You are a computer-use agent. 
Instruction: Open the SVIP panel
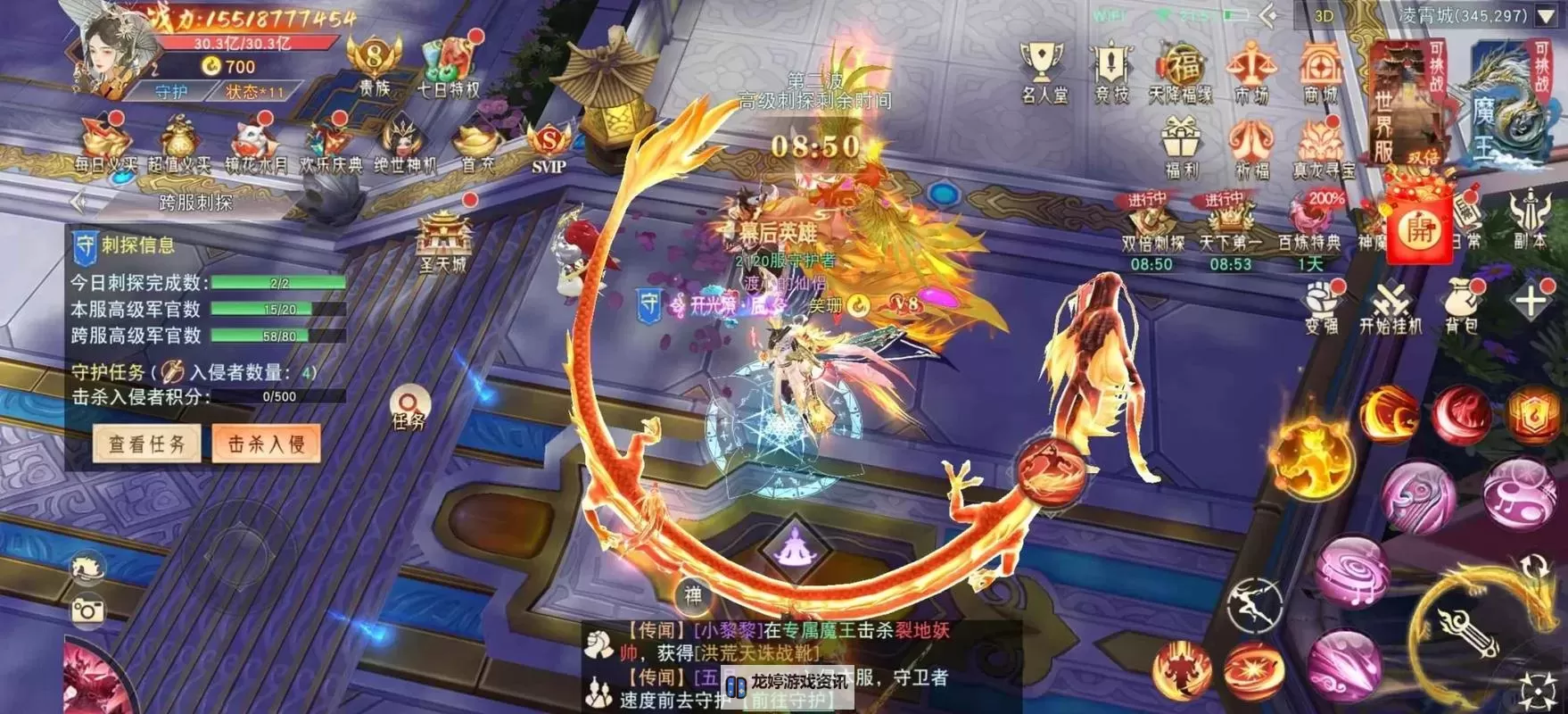tap(549, 147)
